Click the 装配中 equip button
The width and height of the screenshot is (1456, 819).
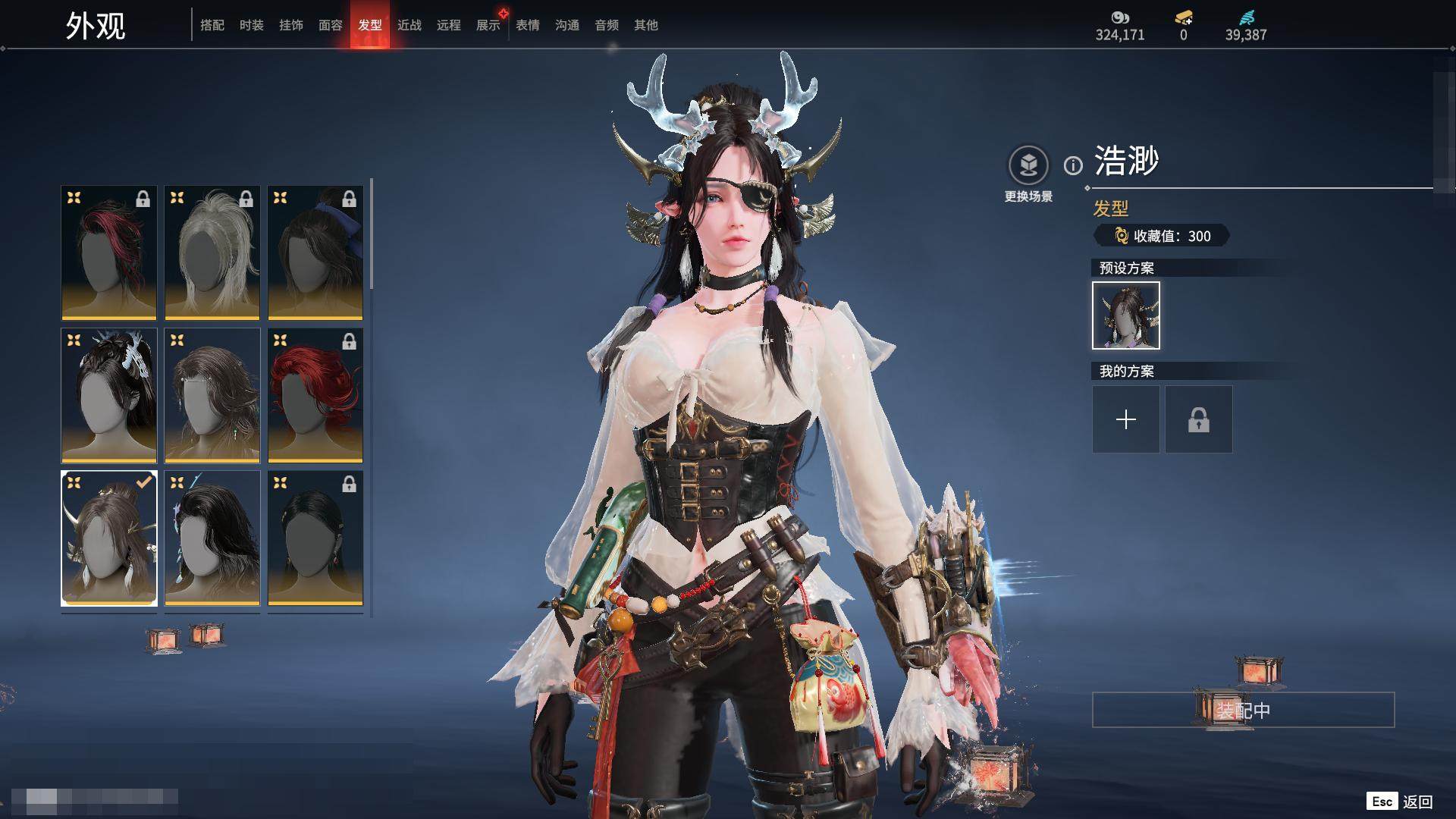tap(1243, 710)
